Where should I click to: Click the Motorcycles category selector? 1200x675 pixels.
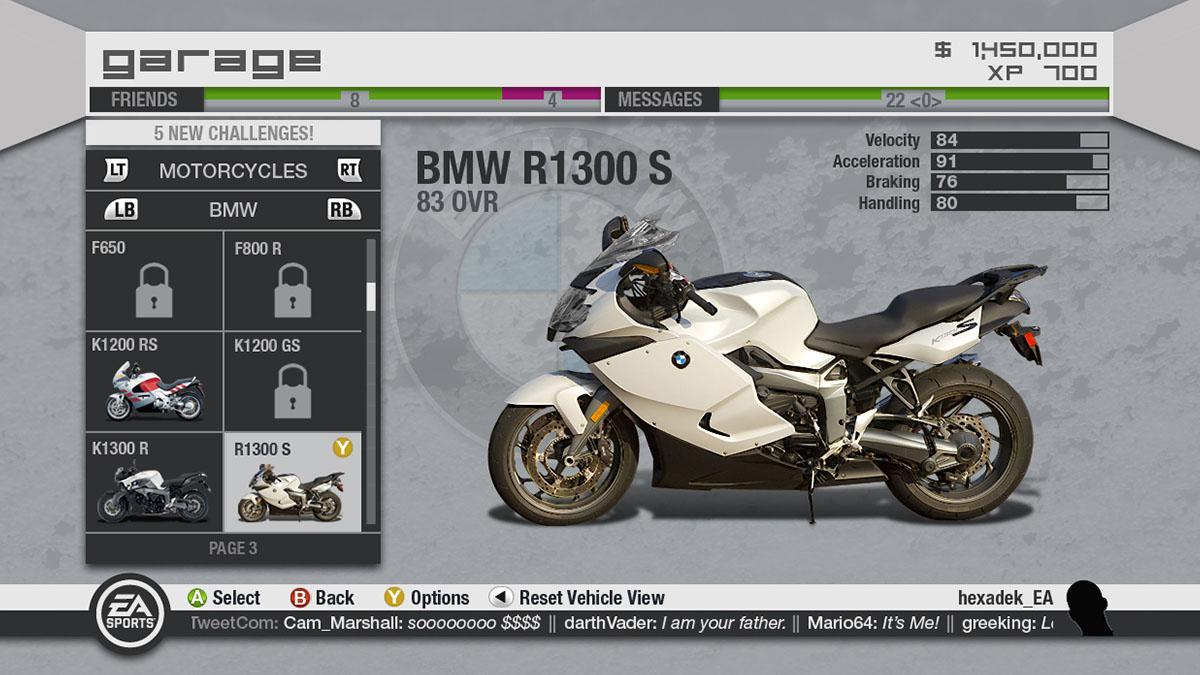click(x=233, y=171)
